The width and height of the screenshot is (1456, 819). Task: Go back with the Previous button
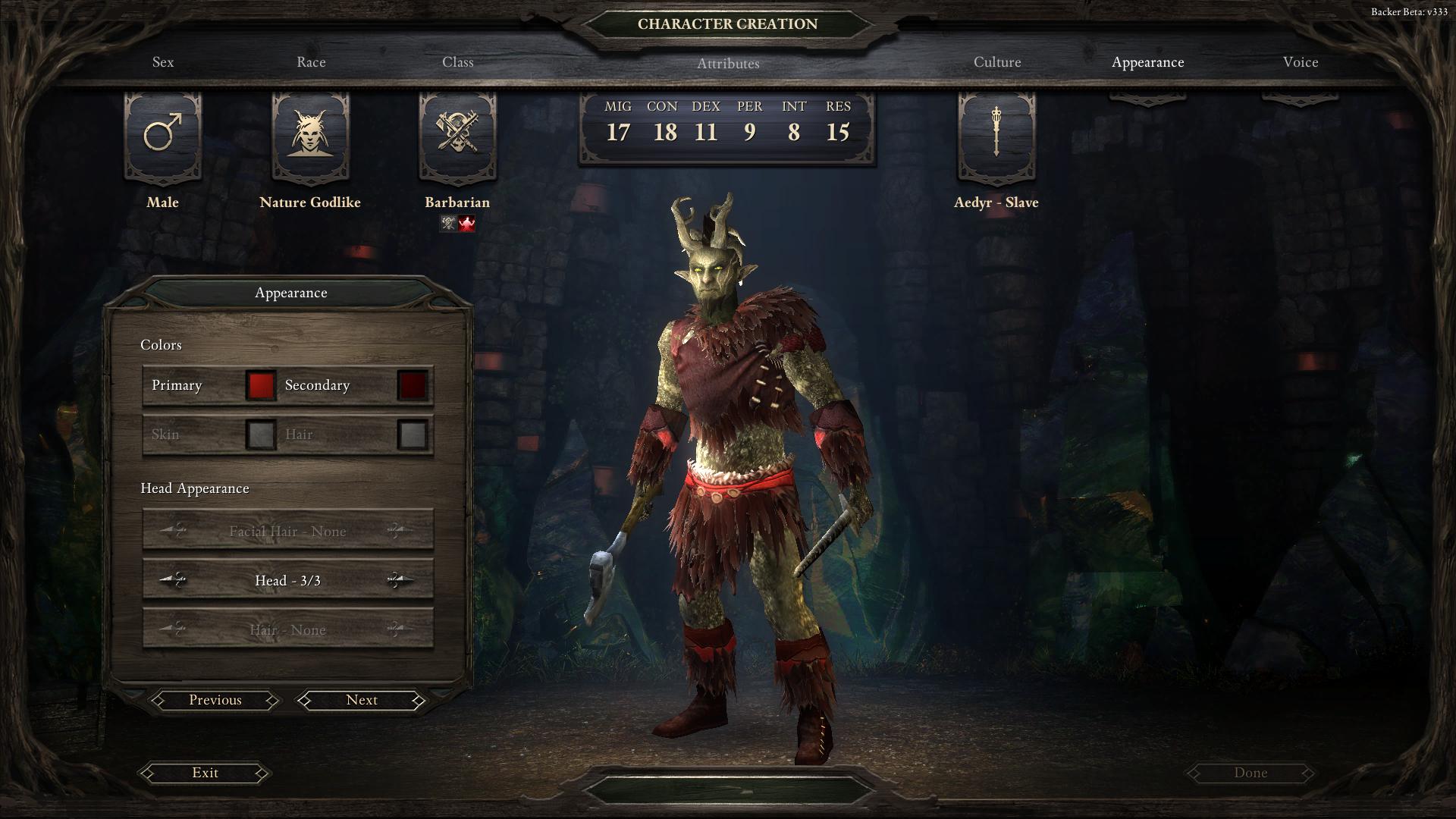click(x=215, y=700)
